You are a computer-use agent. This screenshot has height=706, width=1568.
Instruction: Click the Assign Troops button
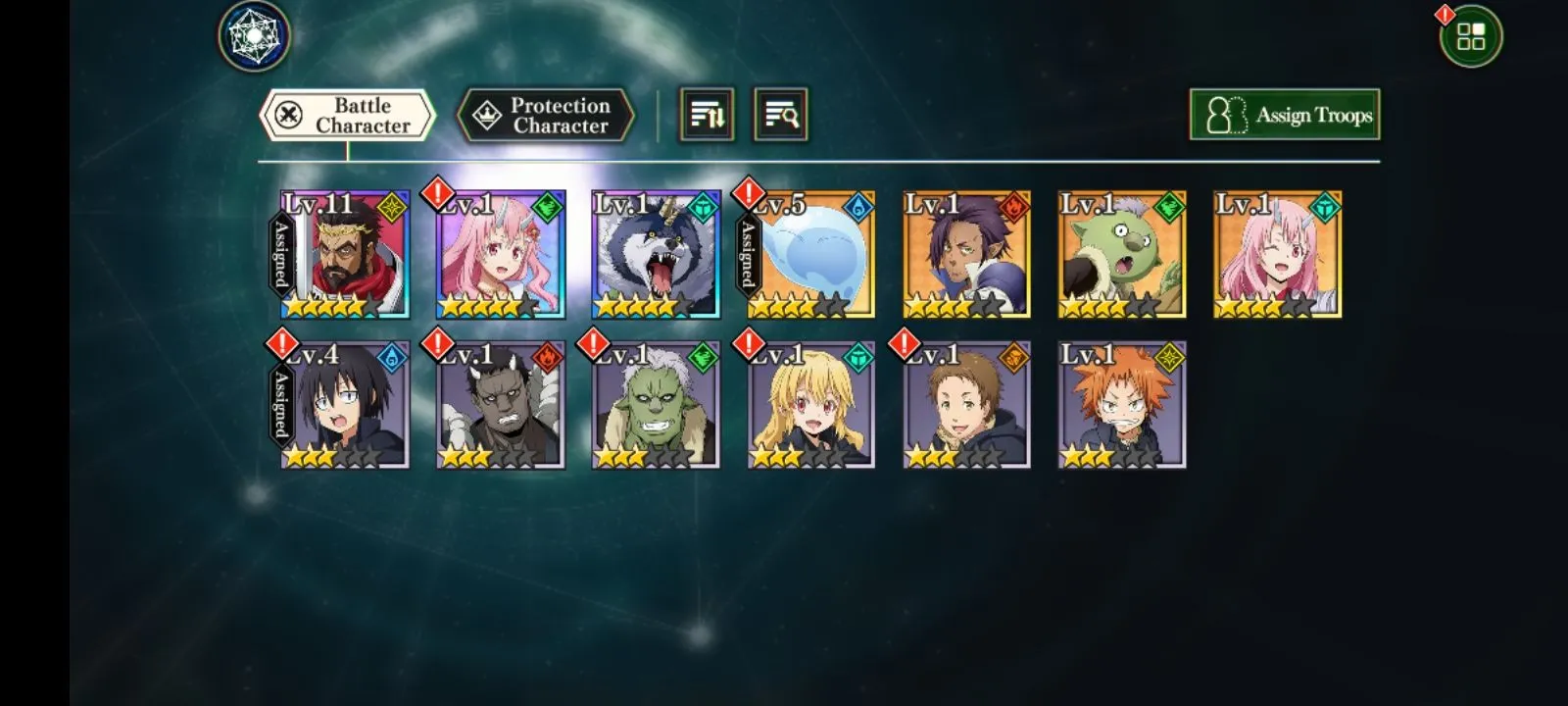coord(1284,115)
